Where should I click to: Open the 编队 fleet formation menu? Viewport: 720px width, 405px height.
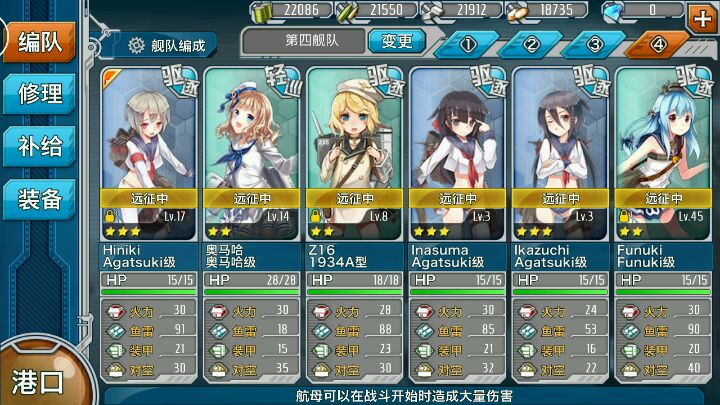click(38, 41)
